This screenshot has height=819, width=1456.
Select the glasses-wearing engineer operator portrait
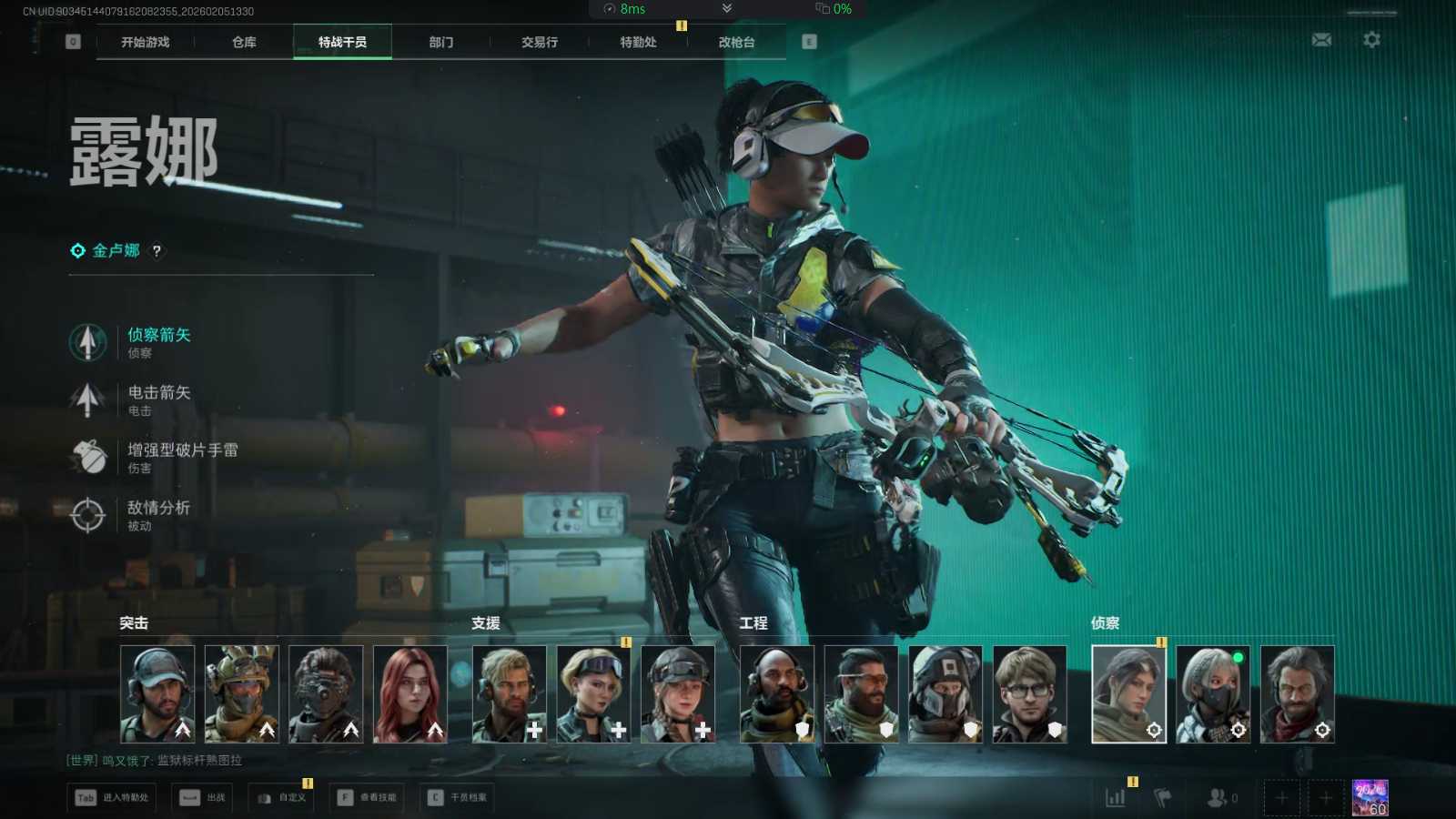click(x=1029, y=693)
